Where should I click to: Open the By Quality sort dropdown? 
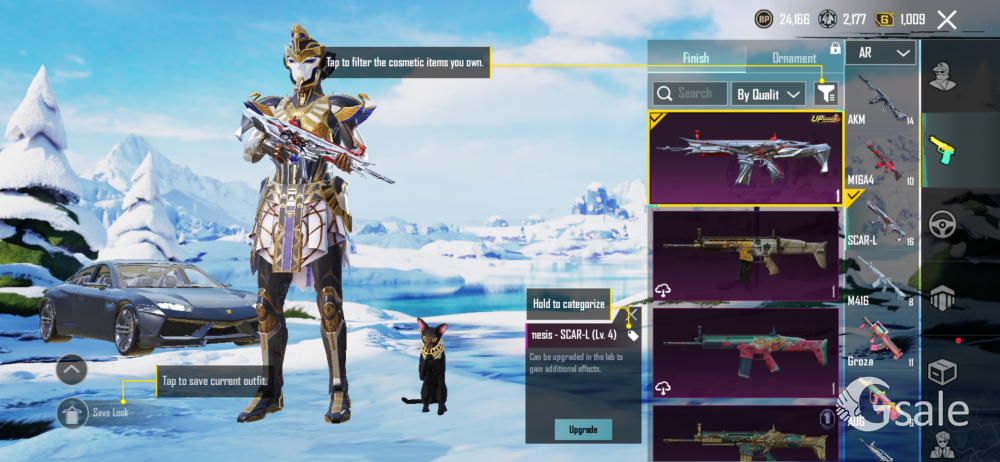click(x=769, y=94)
